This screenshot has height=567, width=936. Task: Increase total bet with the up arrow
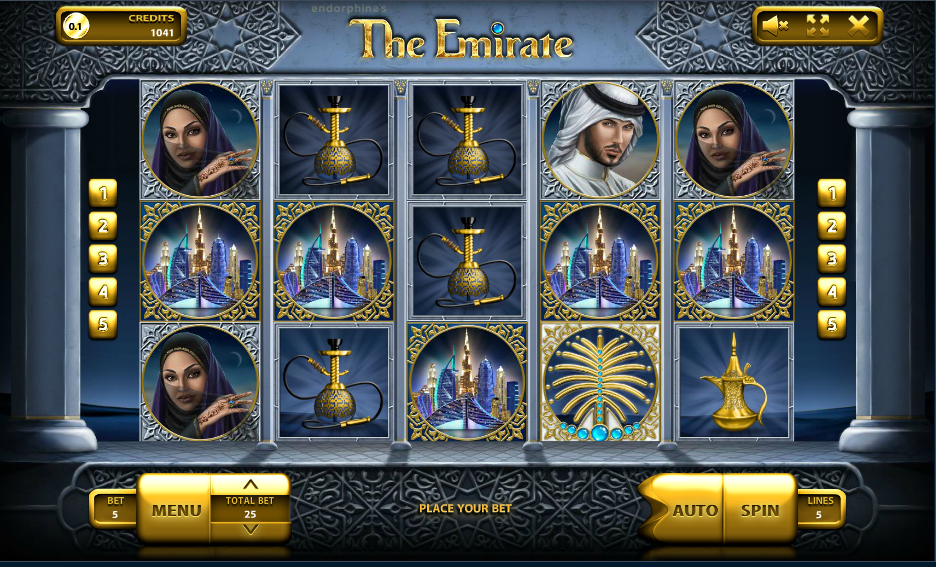pos(251,484)
